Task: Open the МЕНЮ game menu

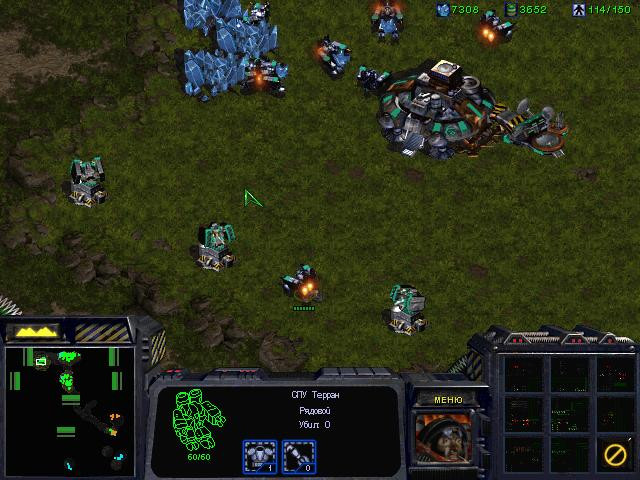Action: 447,400
